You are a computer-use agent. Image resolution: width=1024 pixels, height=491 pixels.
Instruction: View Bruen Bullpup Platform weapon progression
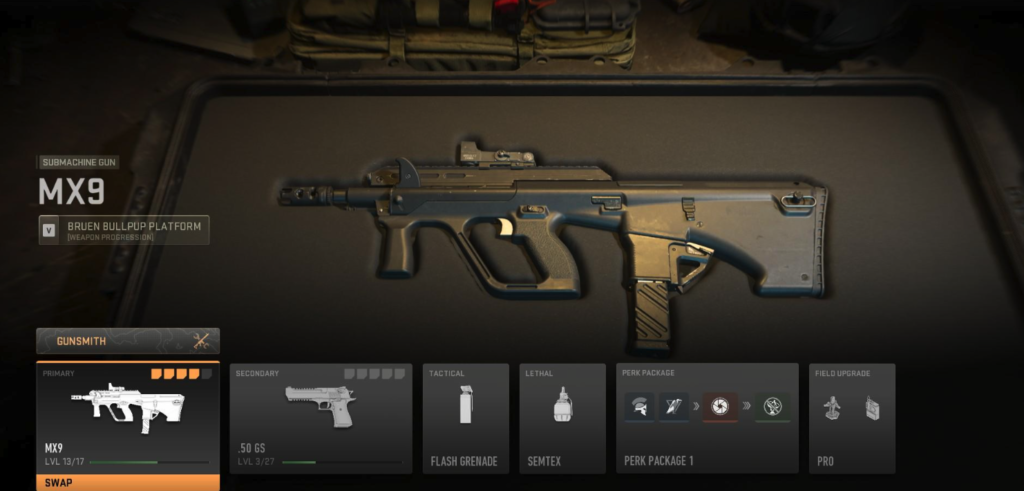click(x=124, y=231)
